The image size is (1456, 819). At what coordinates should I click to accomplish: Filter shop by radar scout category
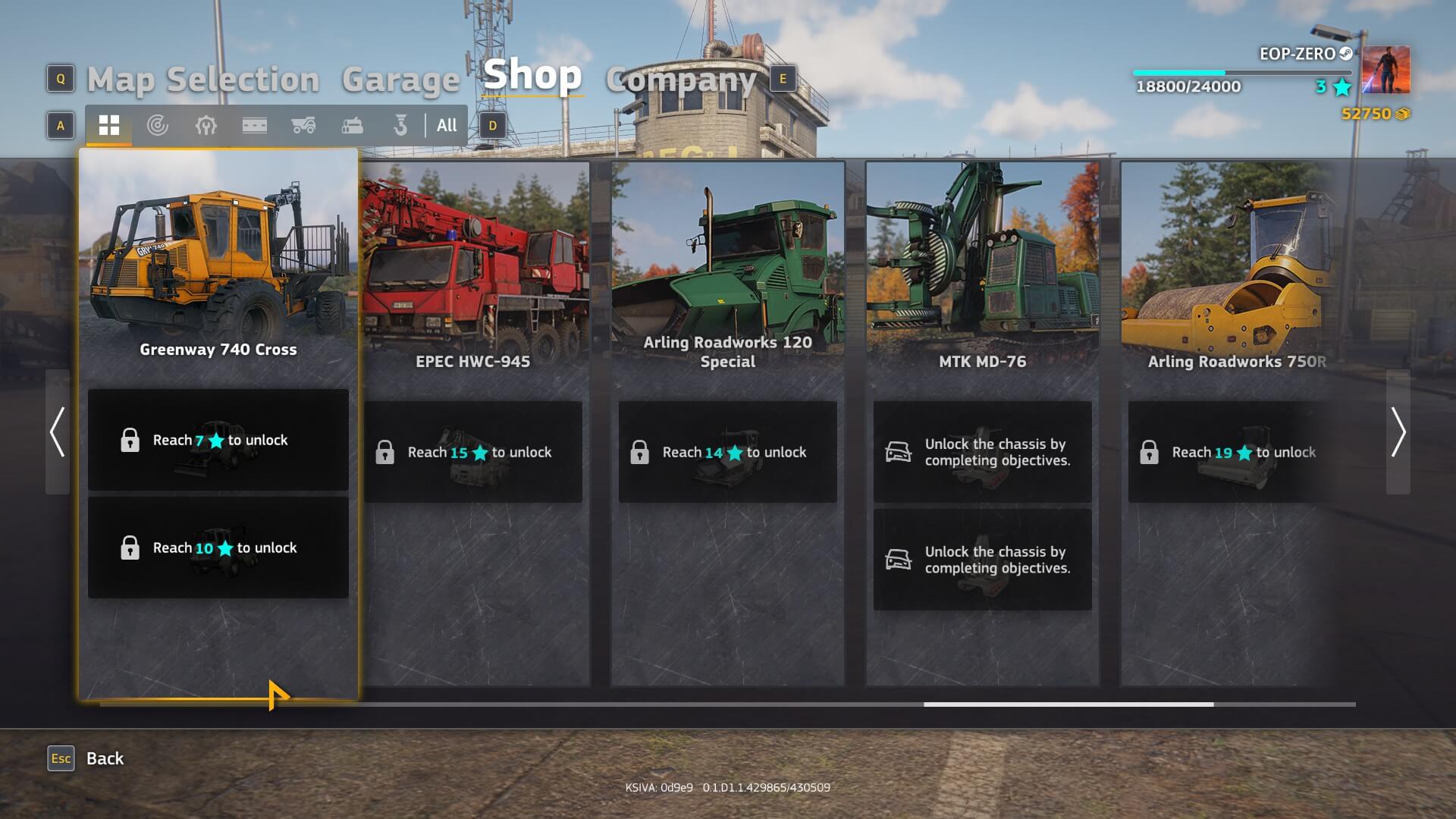[x=158, y=126]
